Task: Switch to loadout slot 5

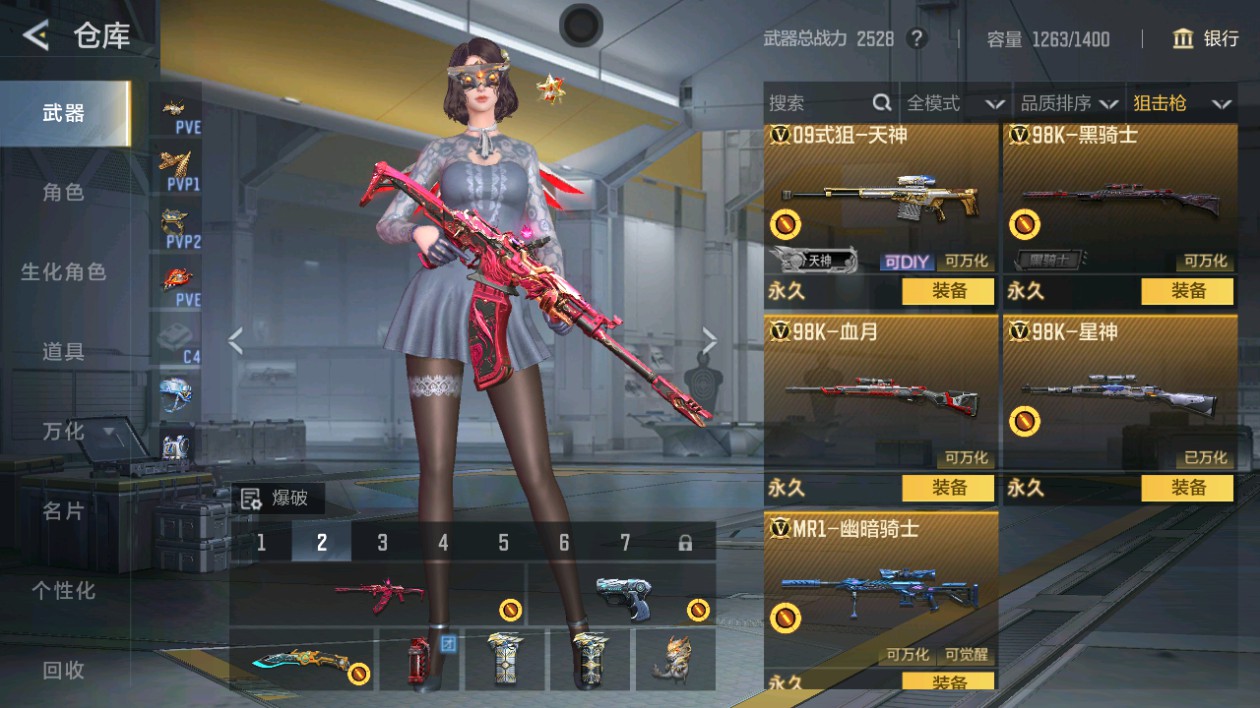Action: pos(503,542)
